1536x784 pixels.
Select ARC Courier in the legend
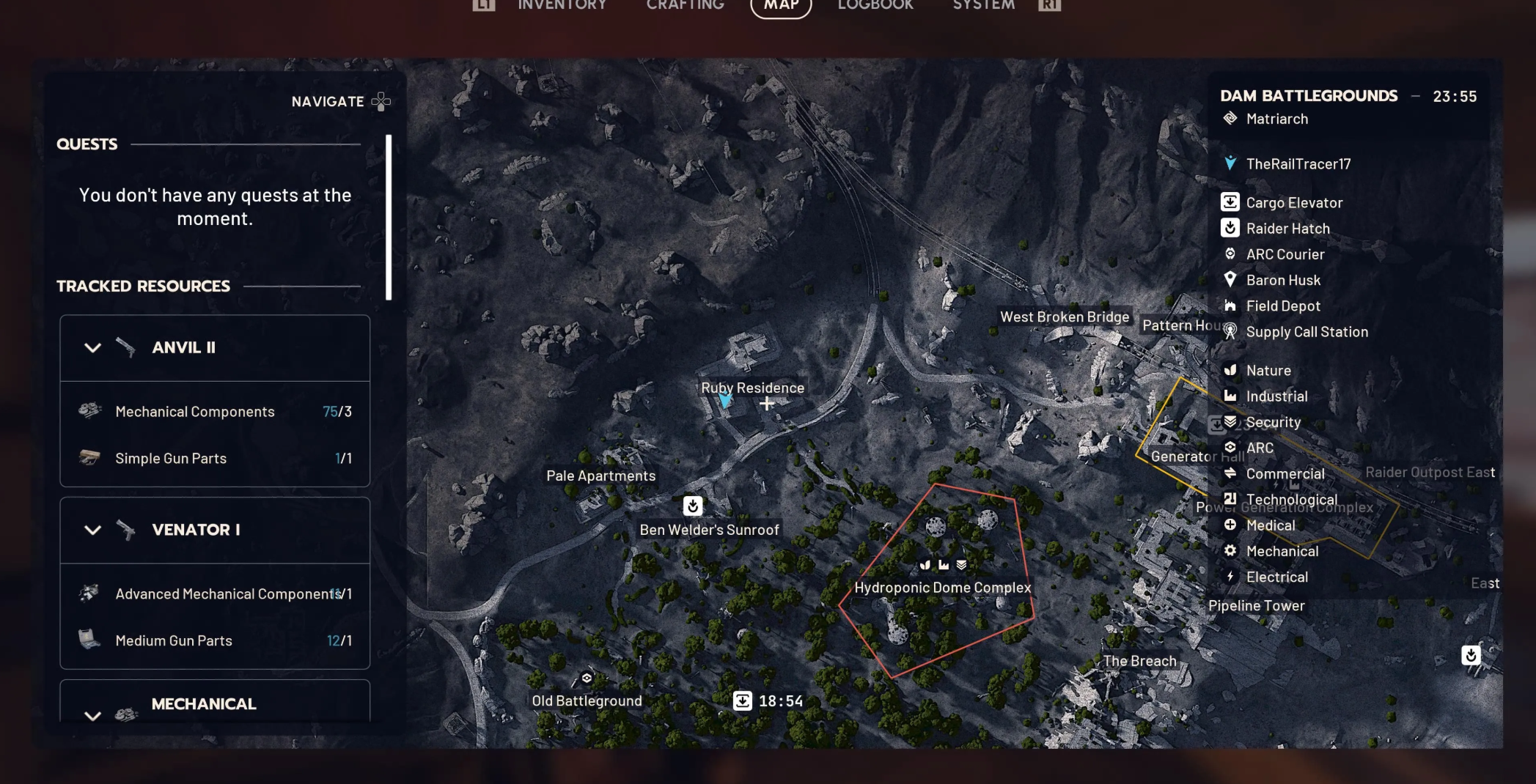point(1285,254)
